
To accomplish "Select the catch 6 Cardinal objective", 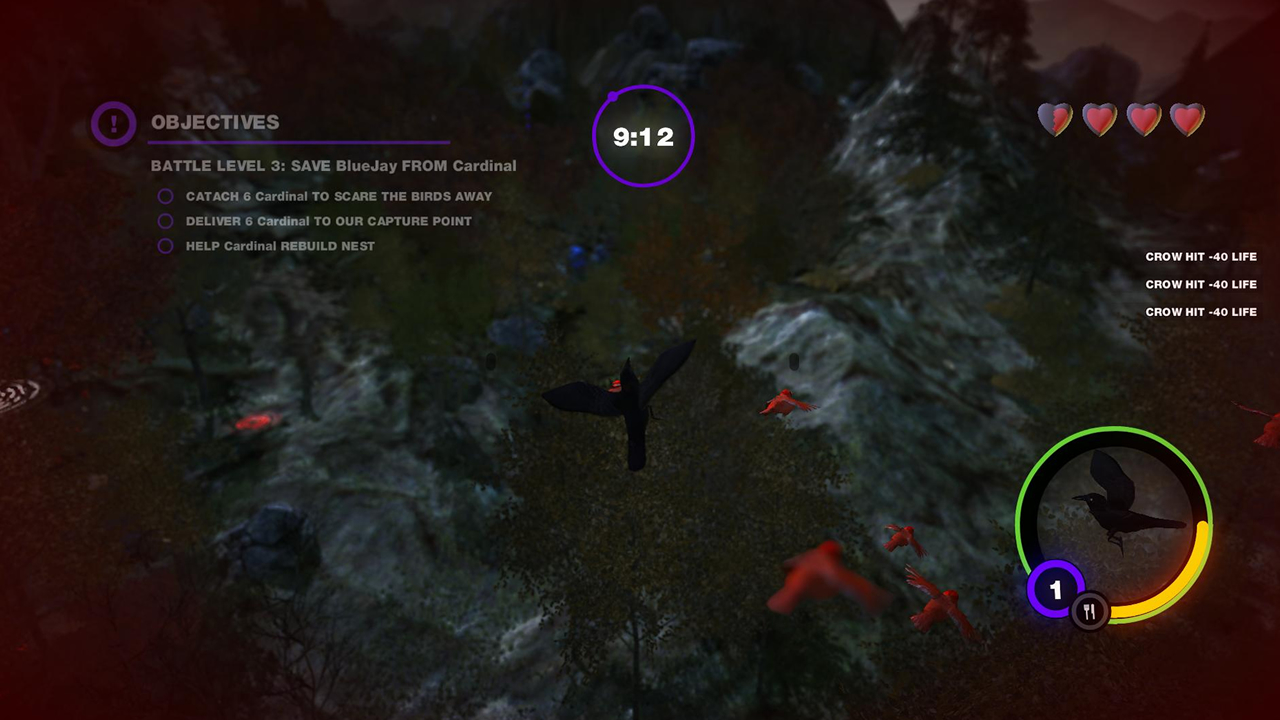I will 338,197.
